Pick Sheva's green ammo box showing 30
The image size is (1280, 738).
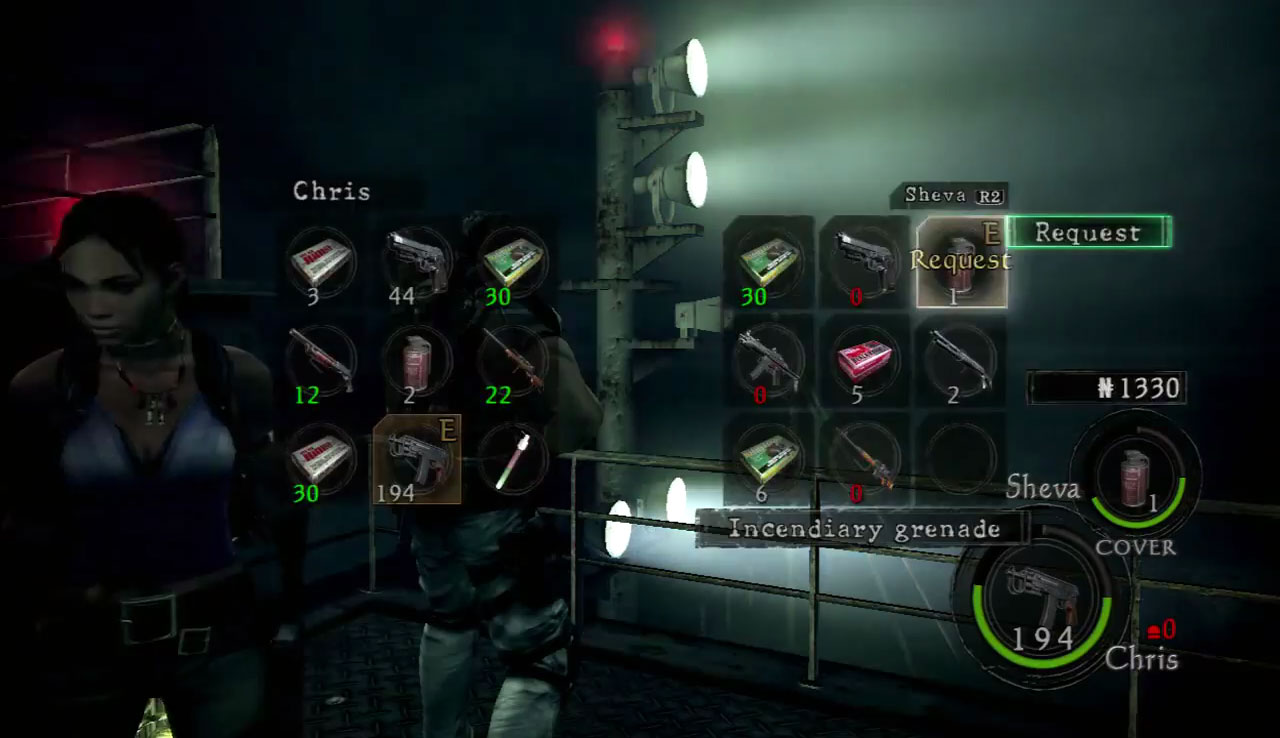pyautogui.click(x=768, y=262)
